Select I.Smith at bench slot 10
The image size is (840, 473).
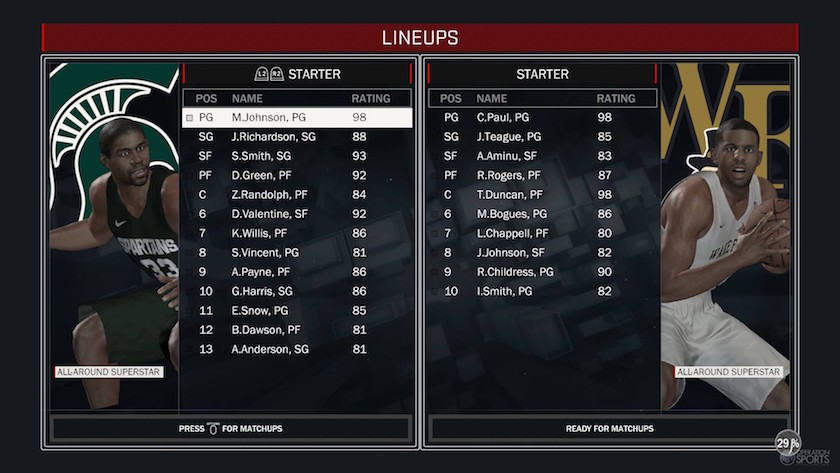[x=542, y=292]
